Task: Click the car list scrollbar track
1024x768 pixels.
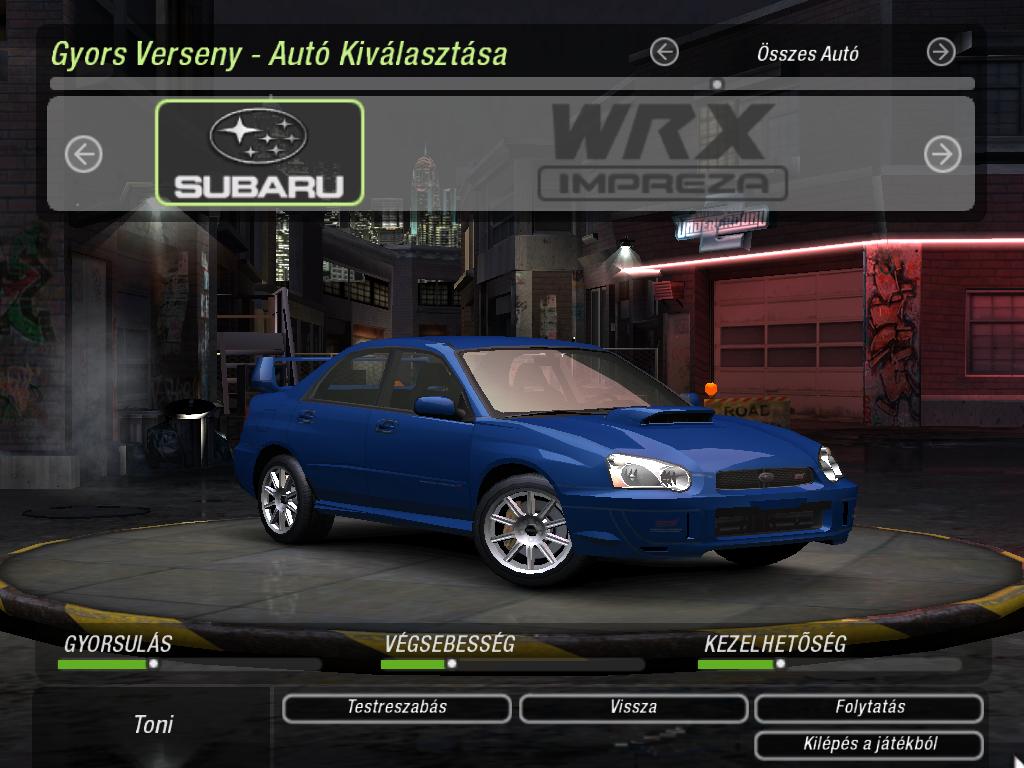Action: coord(512,85)
